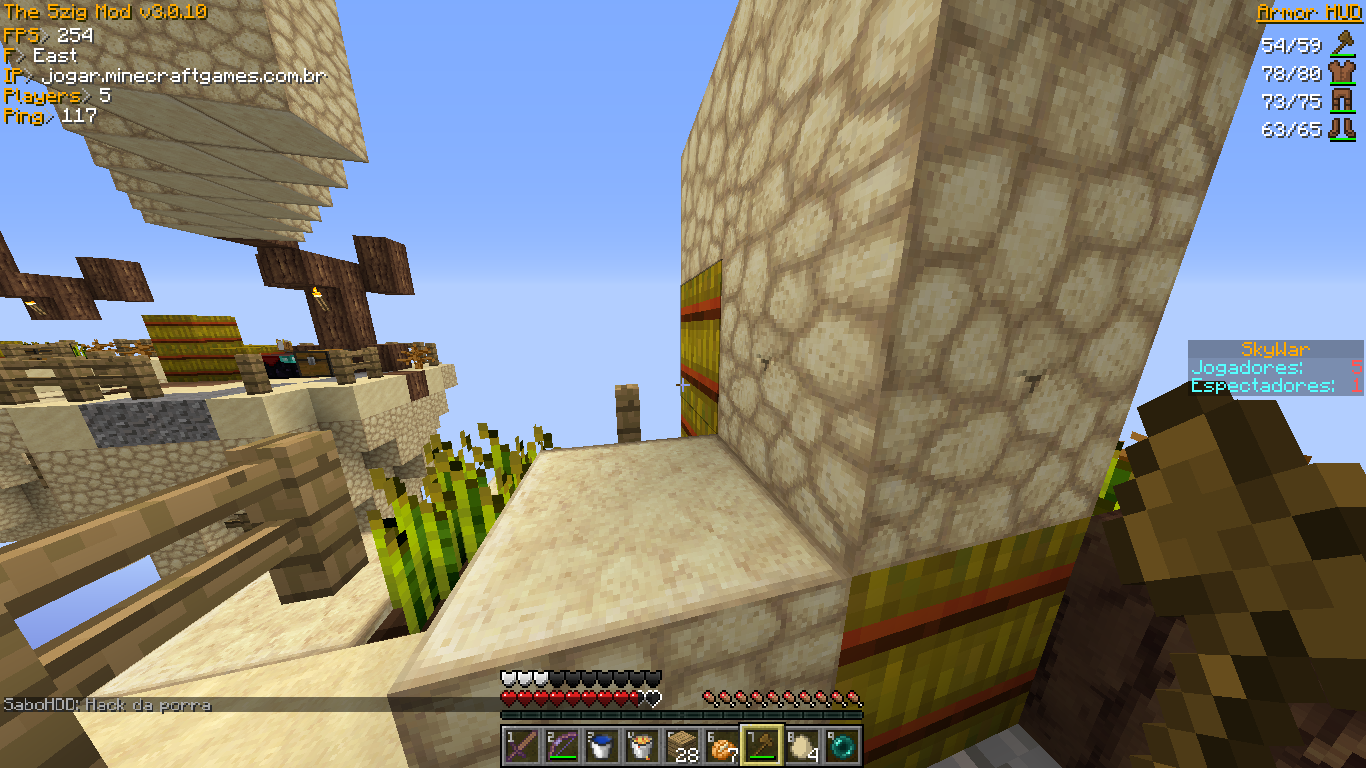Pick the bread stack in slot 6
Image resolution: width=1366 pixels, height=768 pixels.
pos(722,745)
